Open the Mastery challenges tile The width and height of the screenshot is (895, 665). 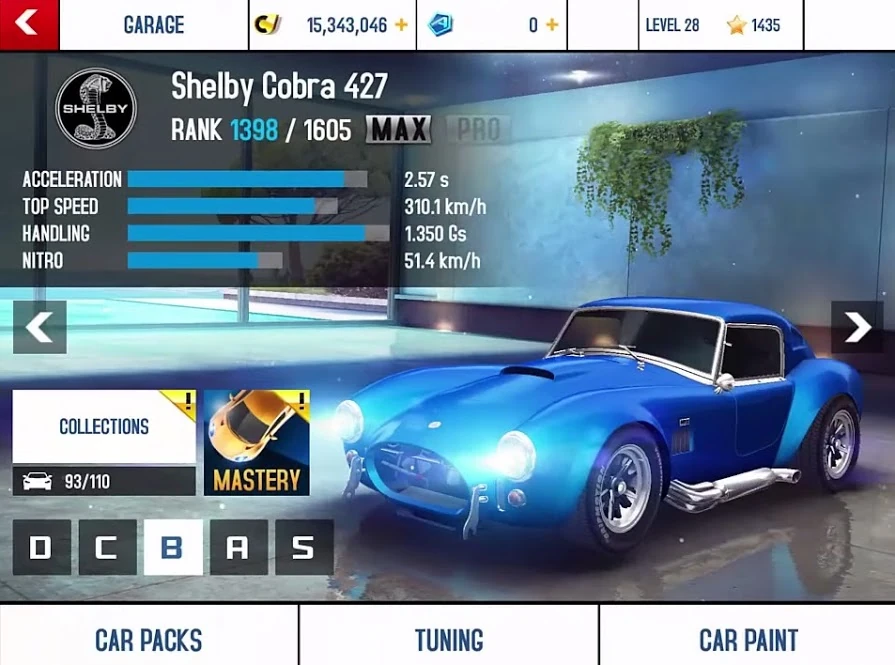tap(257, 442)
